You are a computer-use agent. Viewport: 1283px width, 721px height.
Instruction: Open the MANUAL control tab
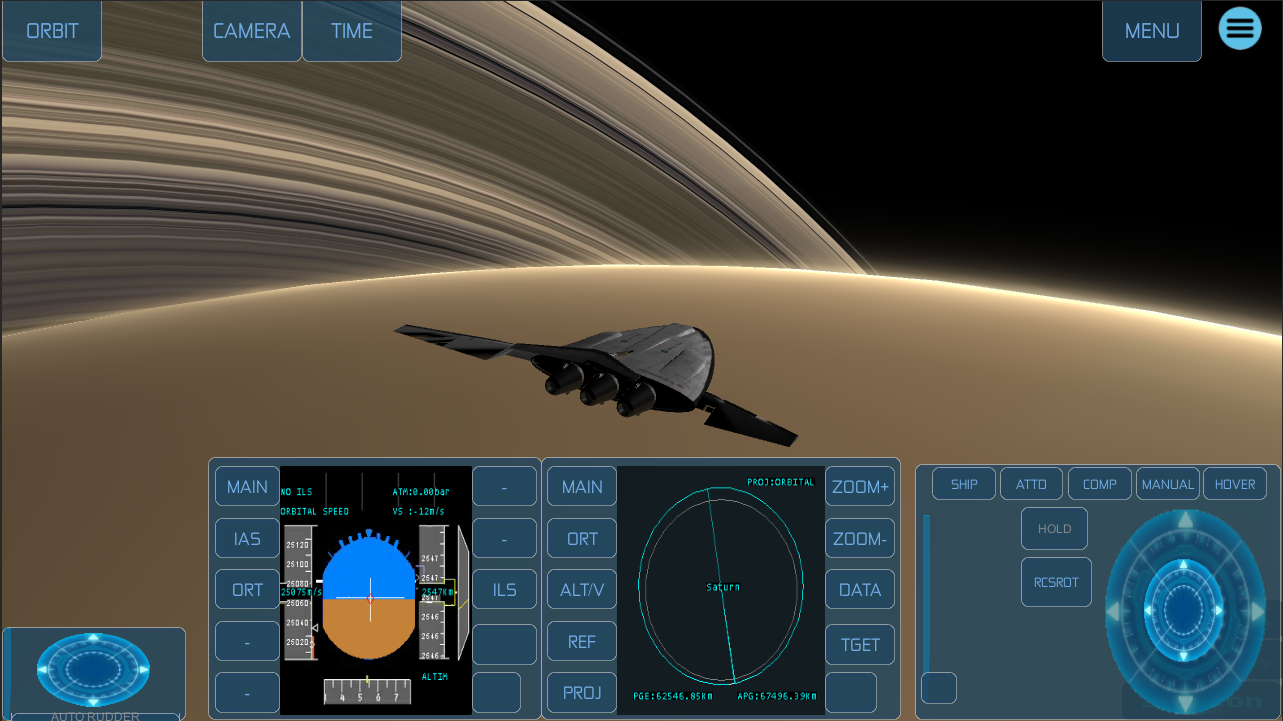click(x=1167, y=483)
